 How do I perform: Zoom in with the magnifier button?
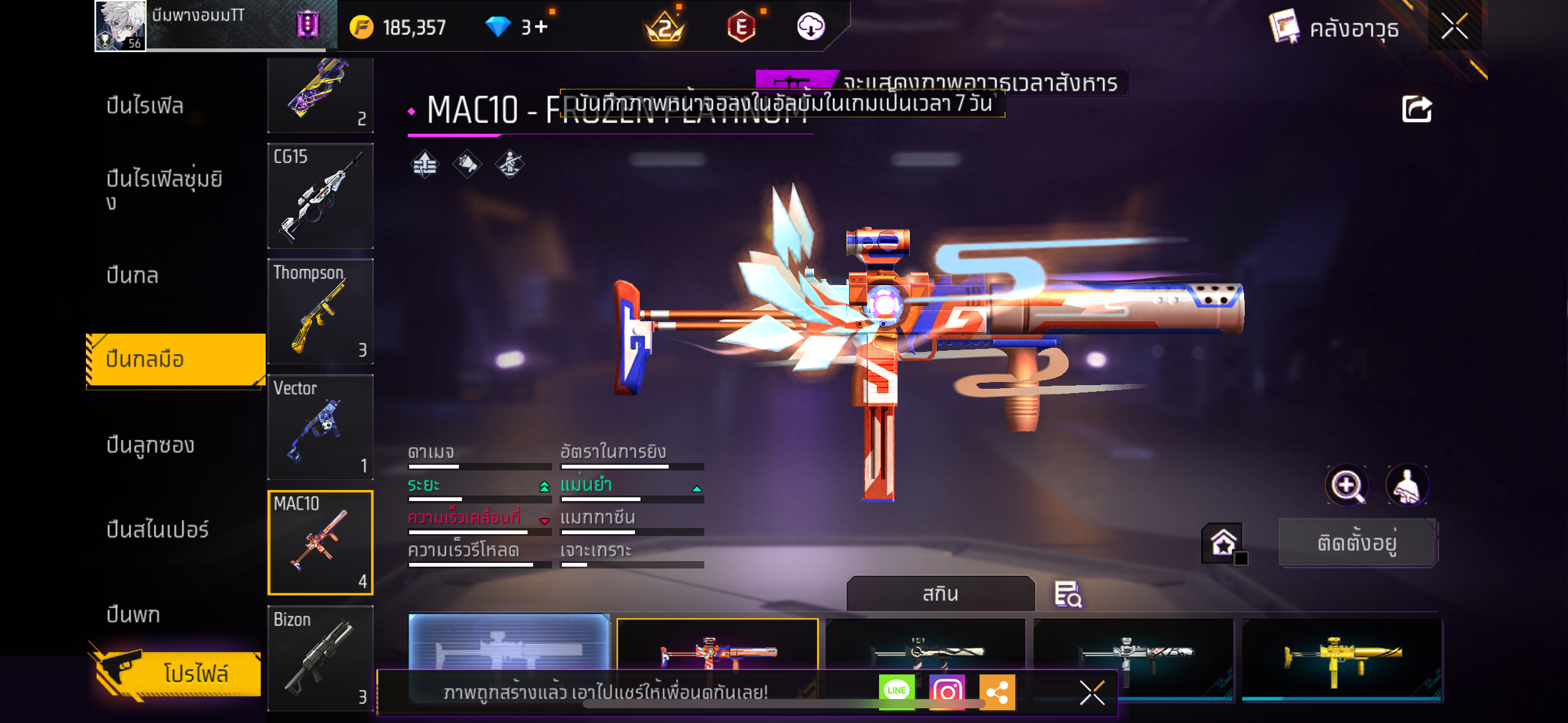[x=1347, y=486]
